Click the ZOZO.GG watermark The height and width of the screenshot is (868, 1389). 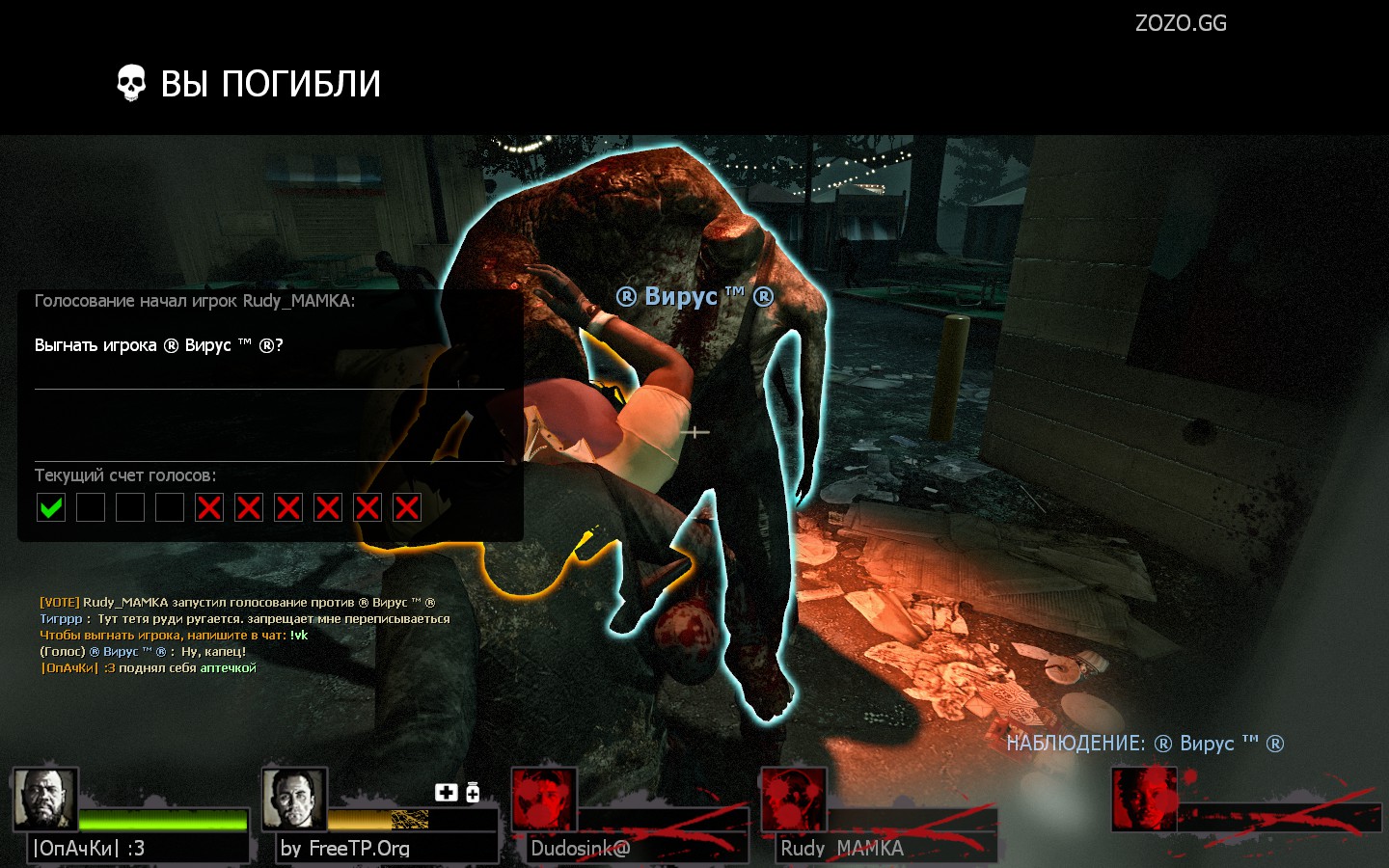point(1181,23)
